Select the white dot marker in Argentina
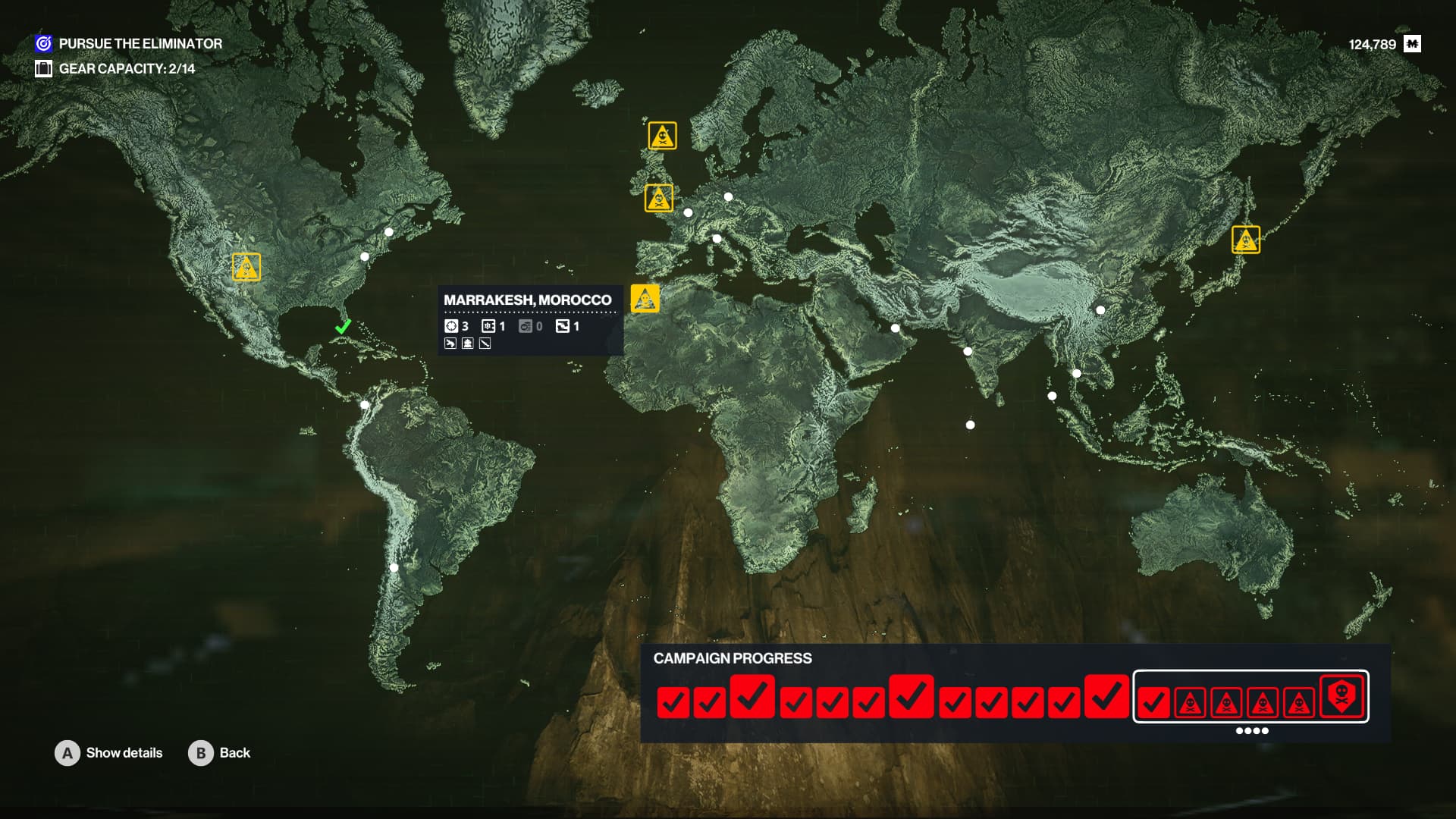Image resolution: width=1456 pixels, height=819 pixels. tap(394, 567)
